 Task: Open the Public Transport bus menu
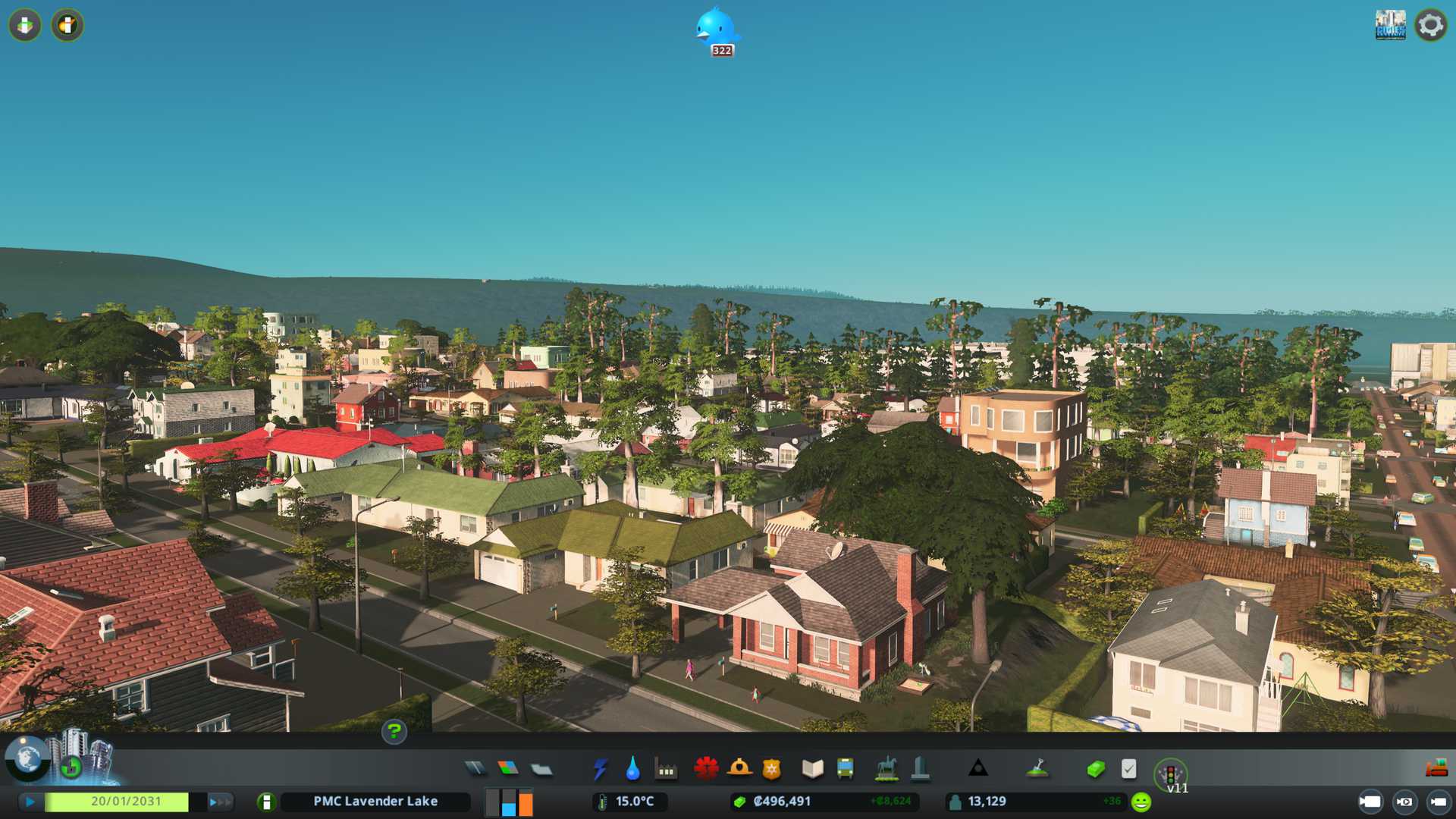(x=845, y=769)
